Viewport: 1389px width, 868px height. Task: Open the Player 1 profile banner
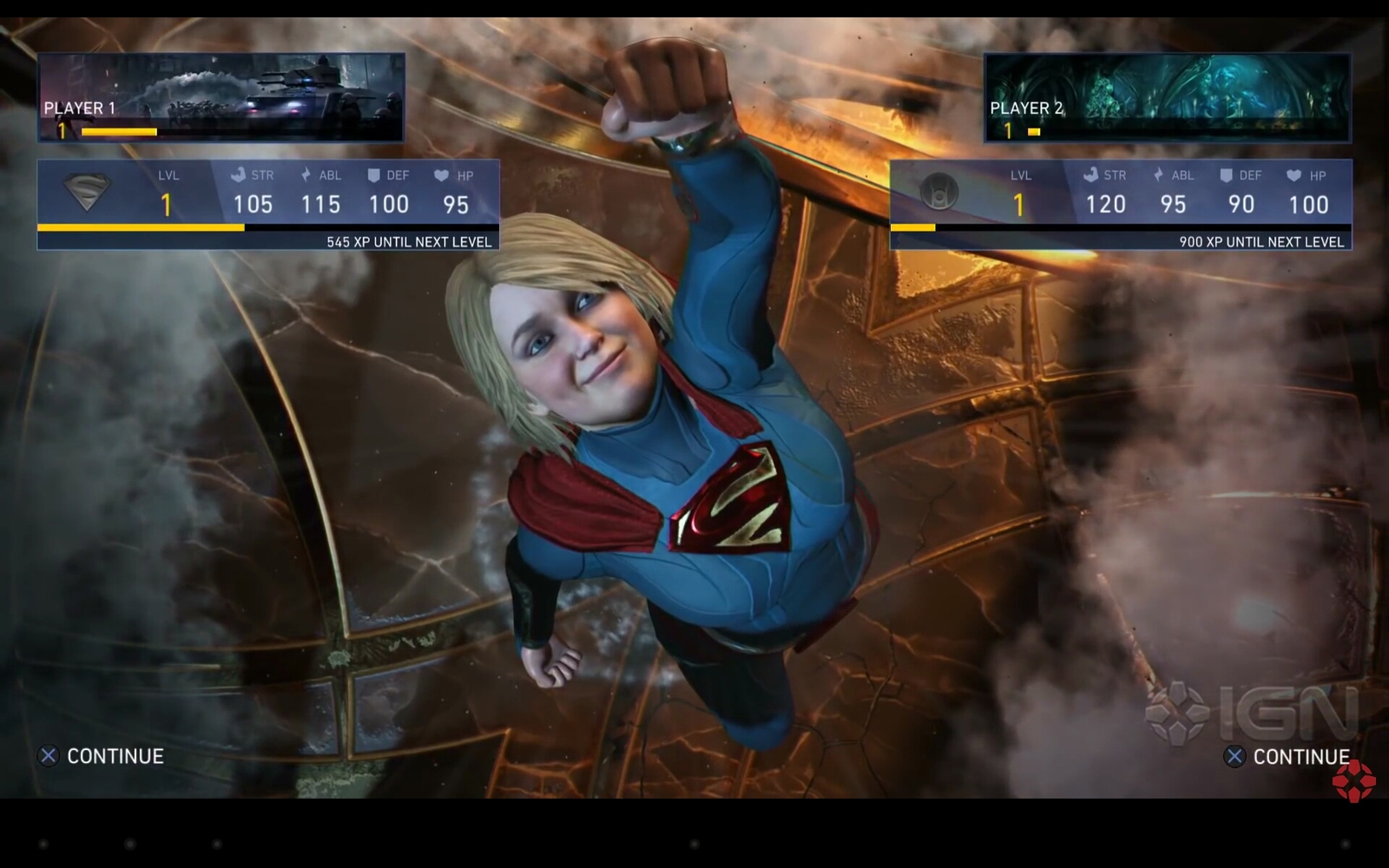click(x=221, y=97)
